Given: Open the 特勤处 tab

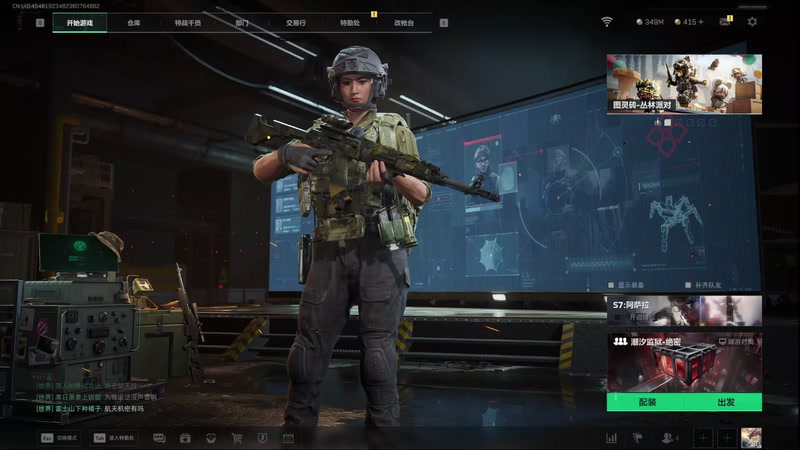Looking at the screenshot, I should coord(349,22).
